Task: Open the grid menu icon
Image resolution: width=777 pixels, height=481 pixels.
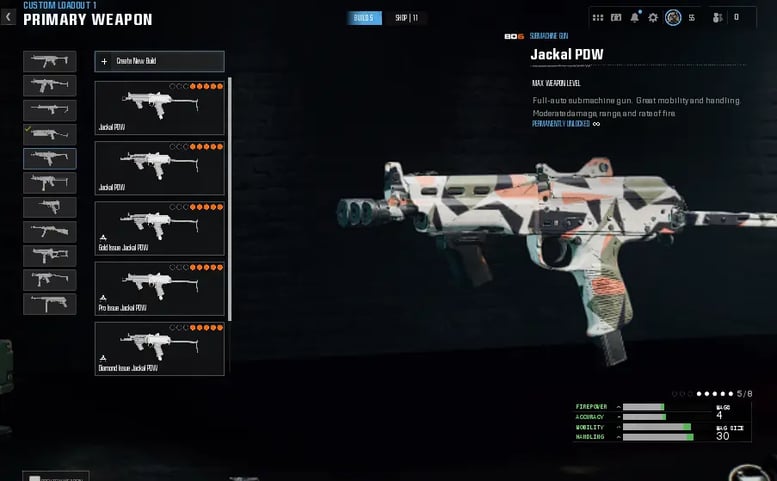Action: (598, 17)
